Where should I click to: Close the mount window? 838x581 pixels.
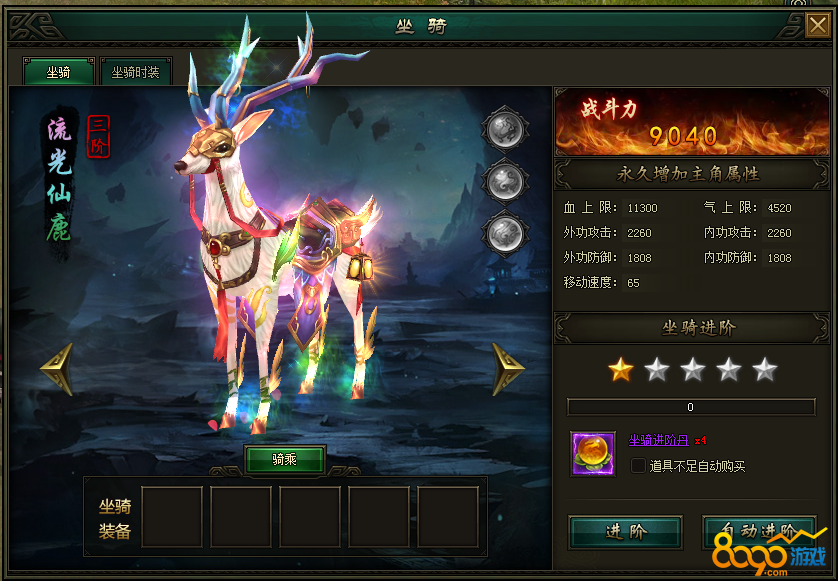click(x=817, y=25)
